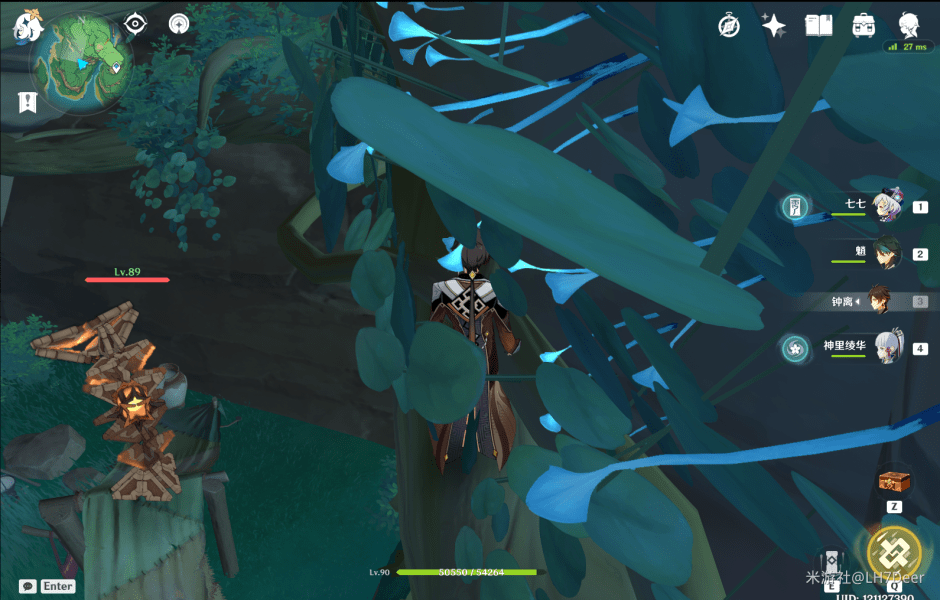Open the quest banner with exclamation mark
940x600 pixels.
click(x=27, y=100)
